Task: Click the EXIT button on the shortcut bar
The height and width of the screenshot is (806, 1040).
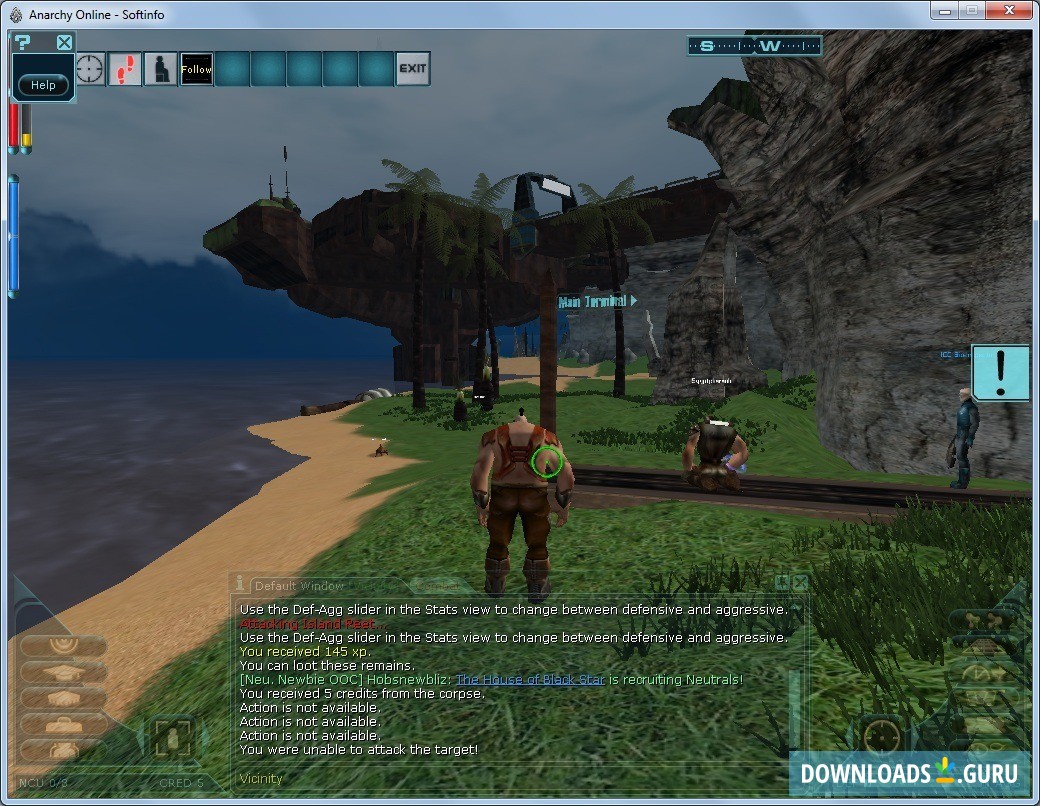Action: click(412, 69)
